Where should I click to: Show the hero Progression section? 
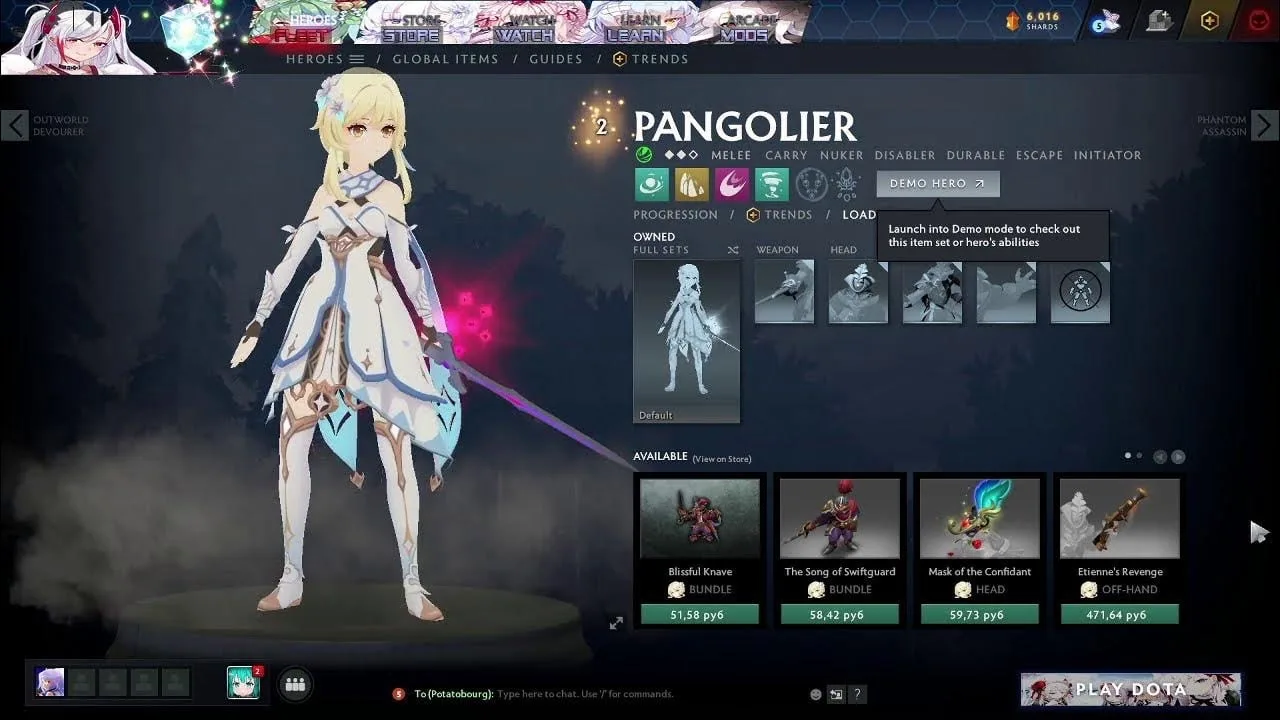pos(675,215)
